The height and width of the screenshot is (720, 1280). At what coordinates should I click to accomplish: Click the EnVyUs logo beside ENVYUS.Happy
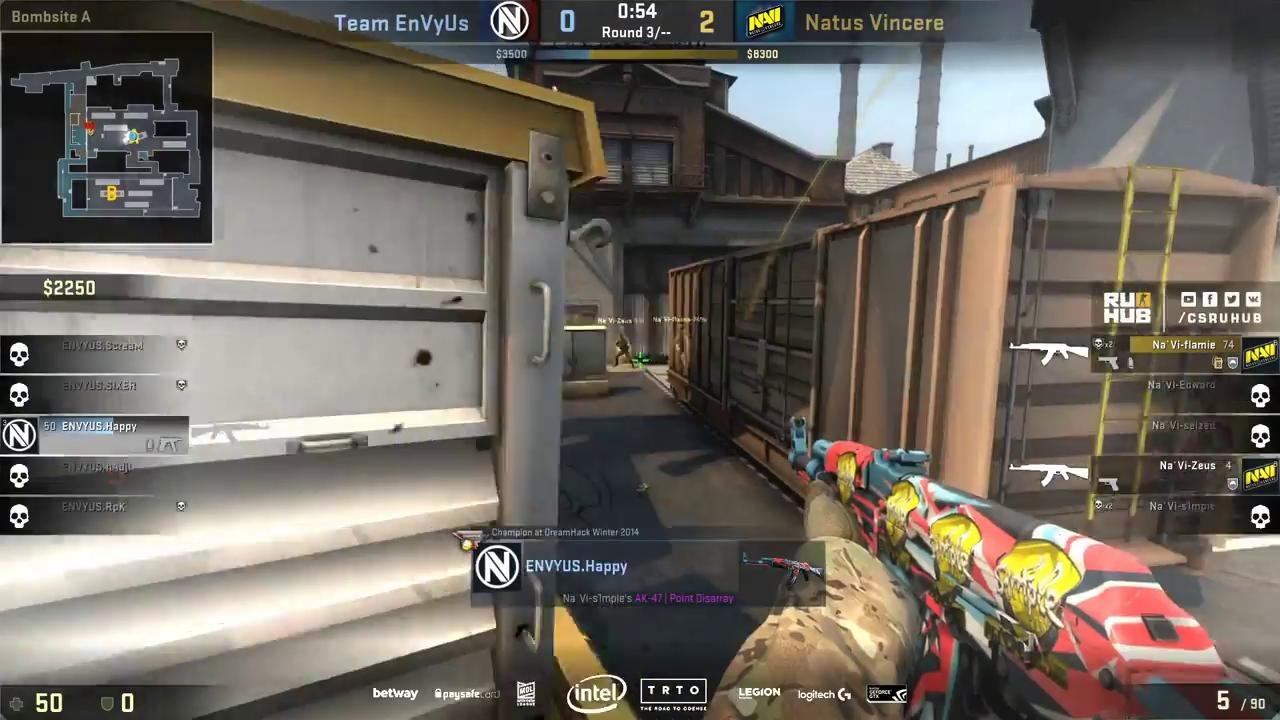[18, 433]
